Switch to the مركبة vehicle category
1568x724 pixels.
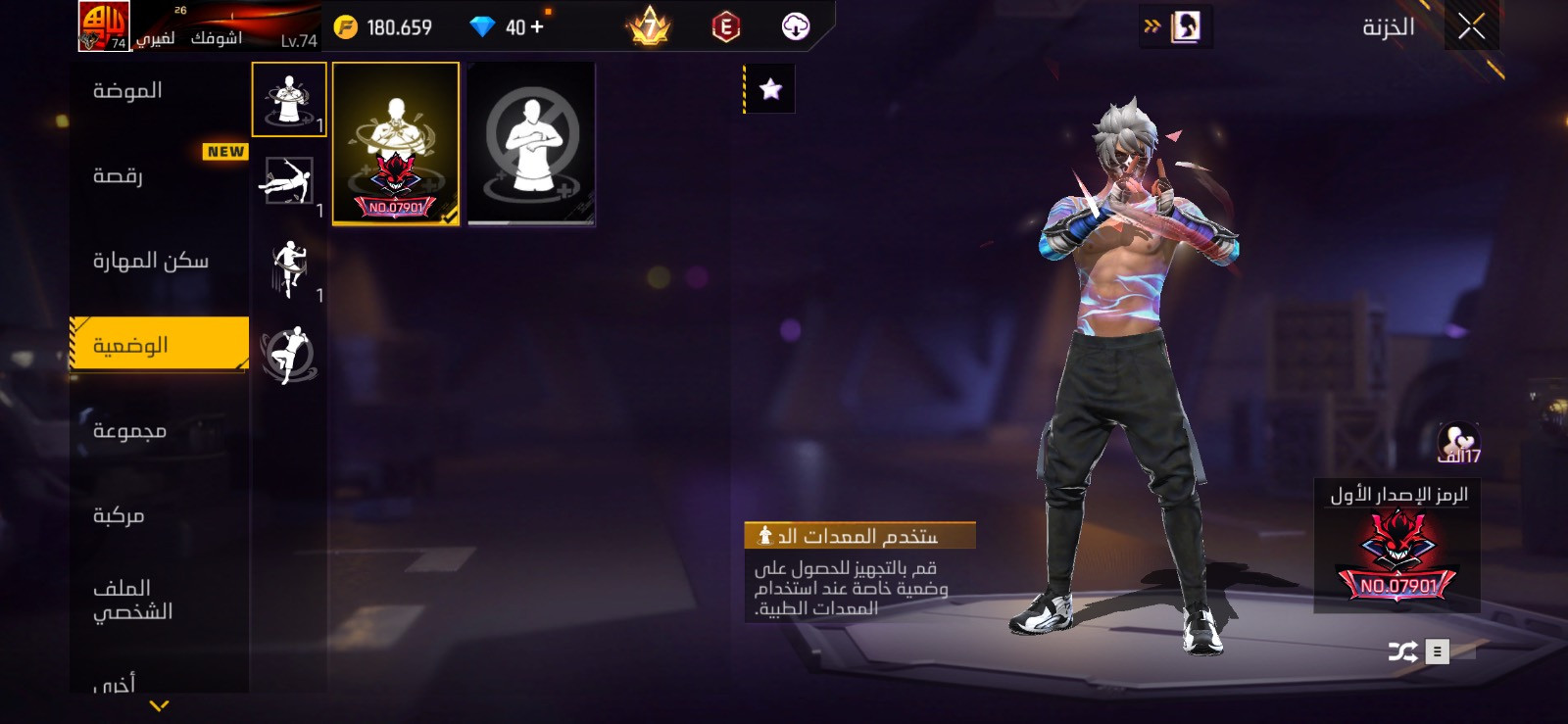[119, 515]
